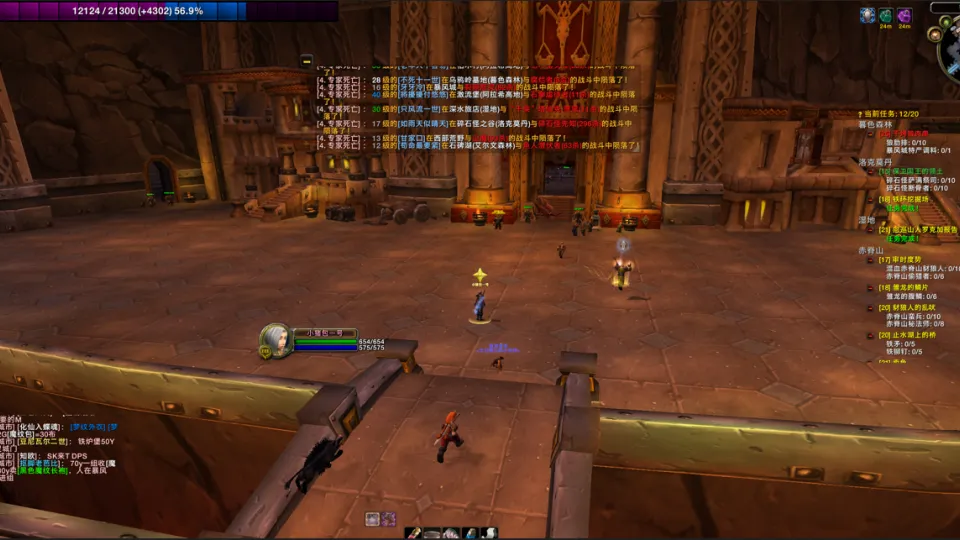
Task: Open the quest tracker header 当前任务
Action: pos(889,114)
